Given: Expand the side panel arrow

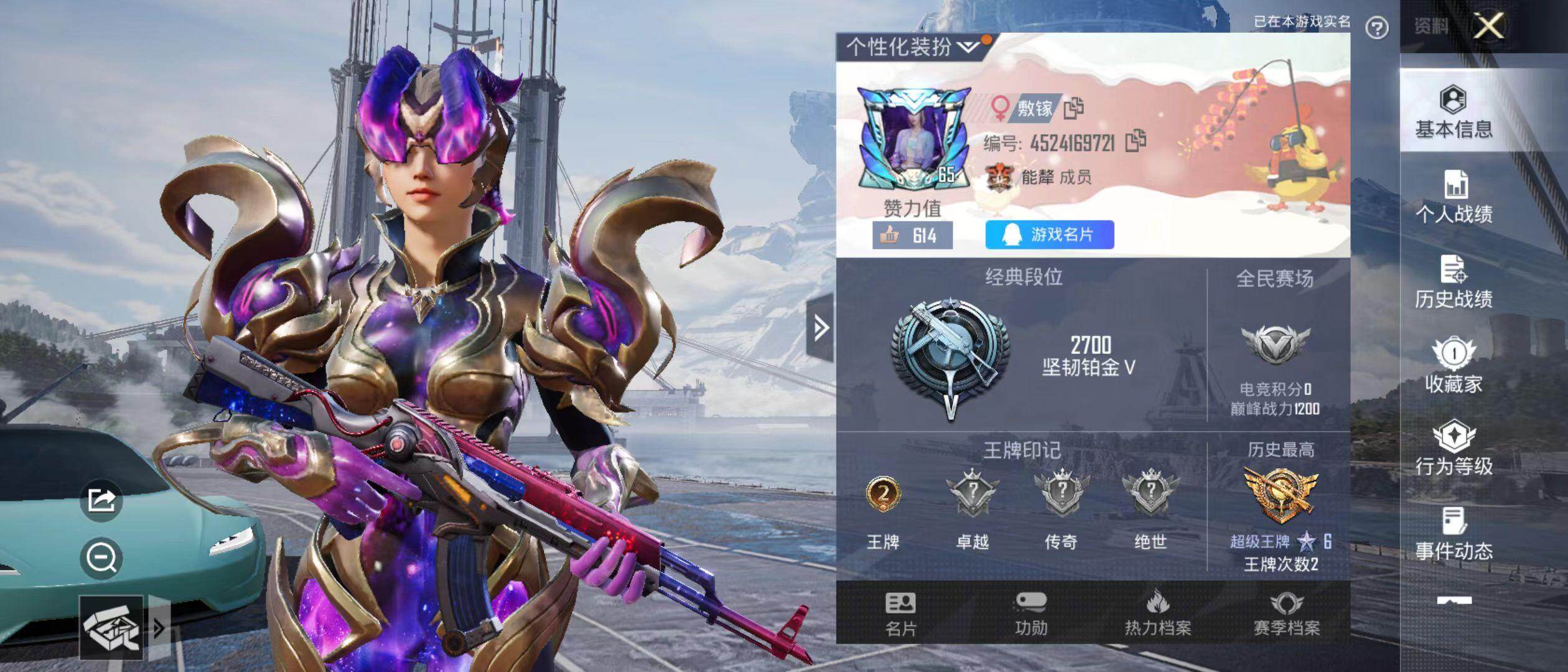Looking at the screenshot, I should tap(820, 328).
